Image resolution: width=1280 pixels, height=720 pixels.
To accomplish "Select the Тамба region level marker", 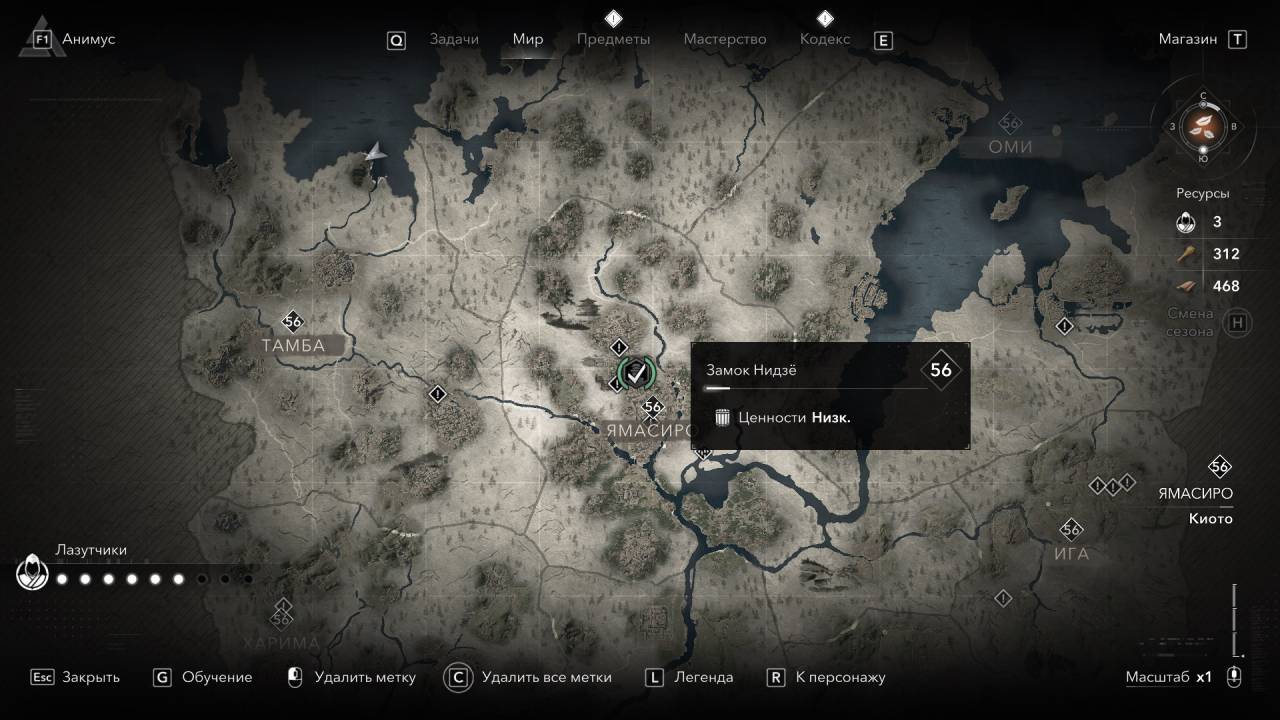I will click(x=292, y=321).
